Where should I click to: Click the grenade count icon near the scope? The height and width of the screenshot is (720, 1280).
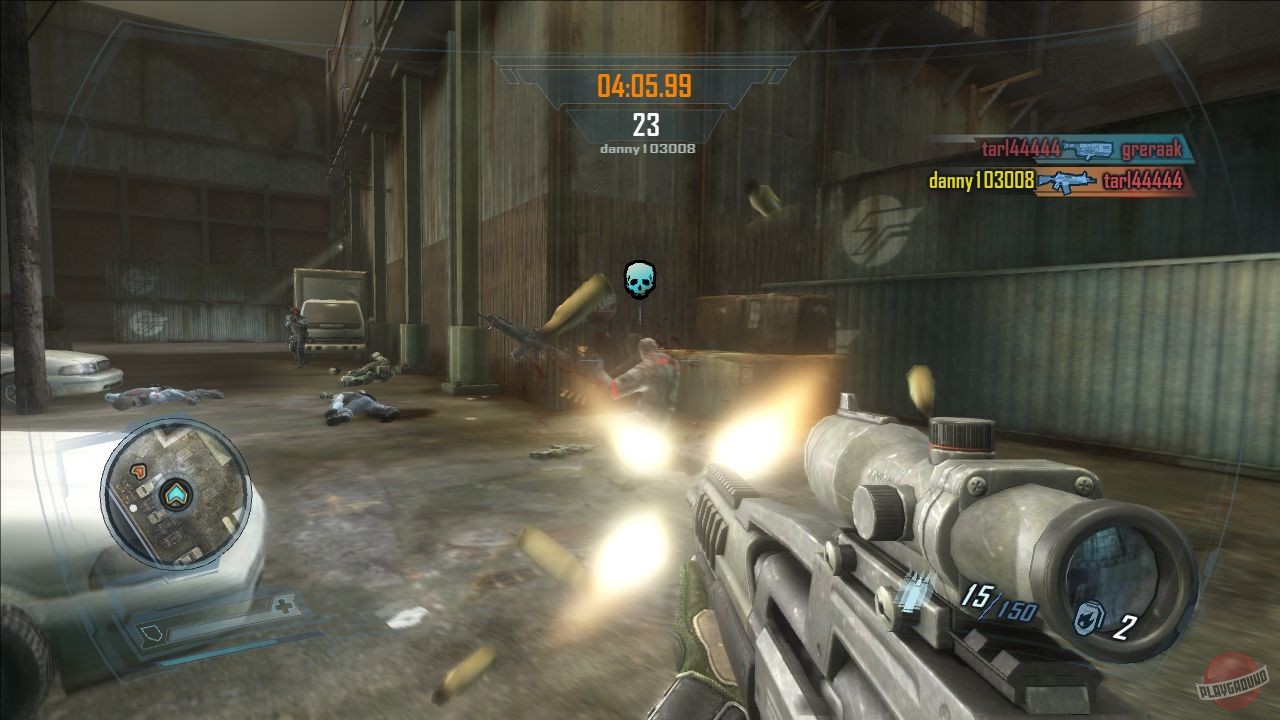pos(1089,617)
